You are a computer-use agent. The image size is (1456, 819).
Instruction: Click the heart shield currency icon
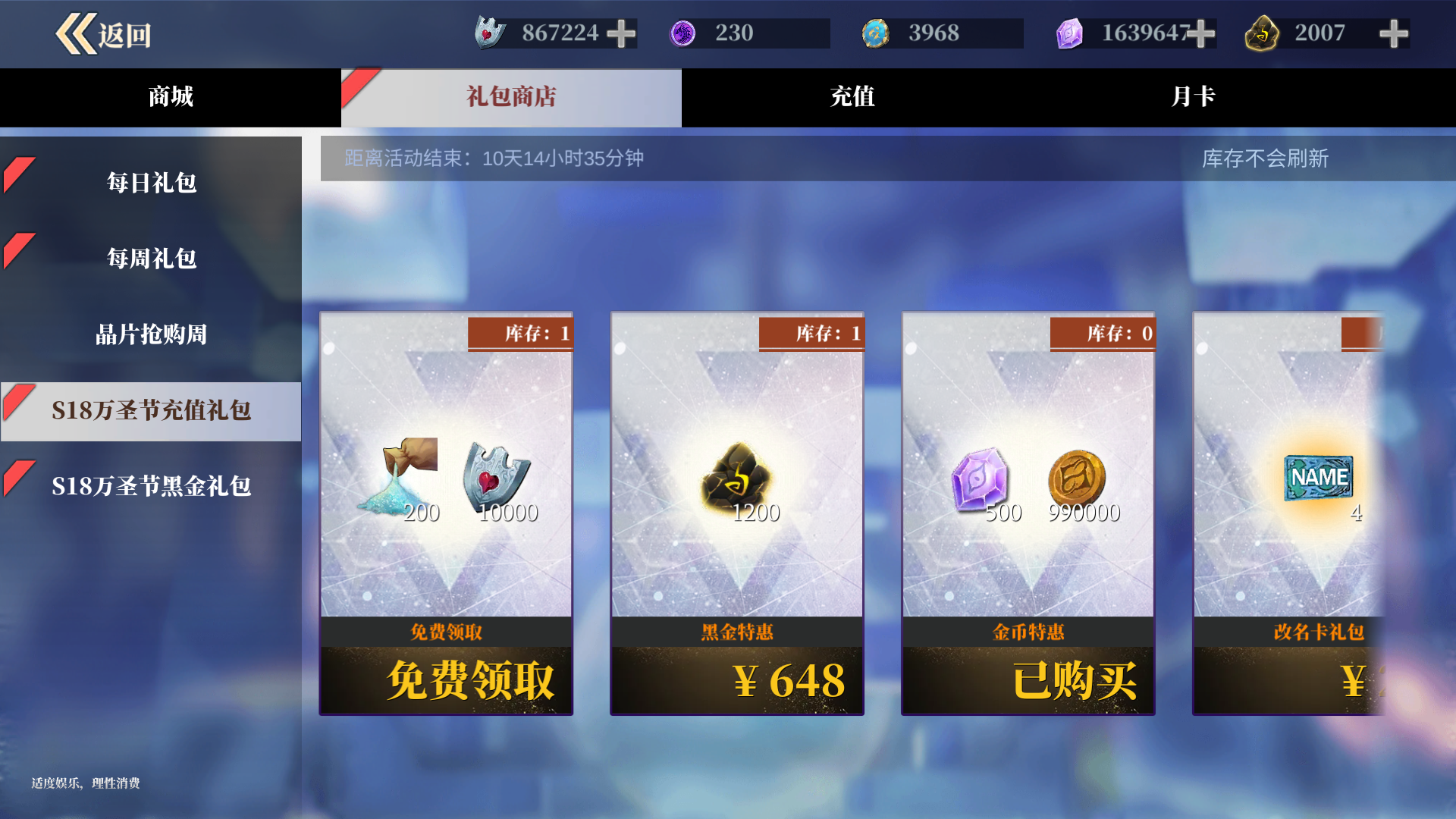click(x=489, y=33)
